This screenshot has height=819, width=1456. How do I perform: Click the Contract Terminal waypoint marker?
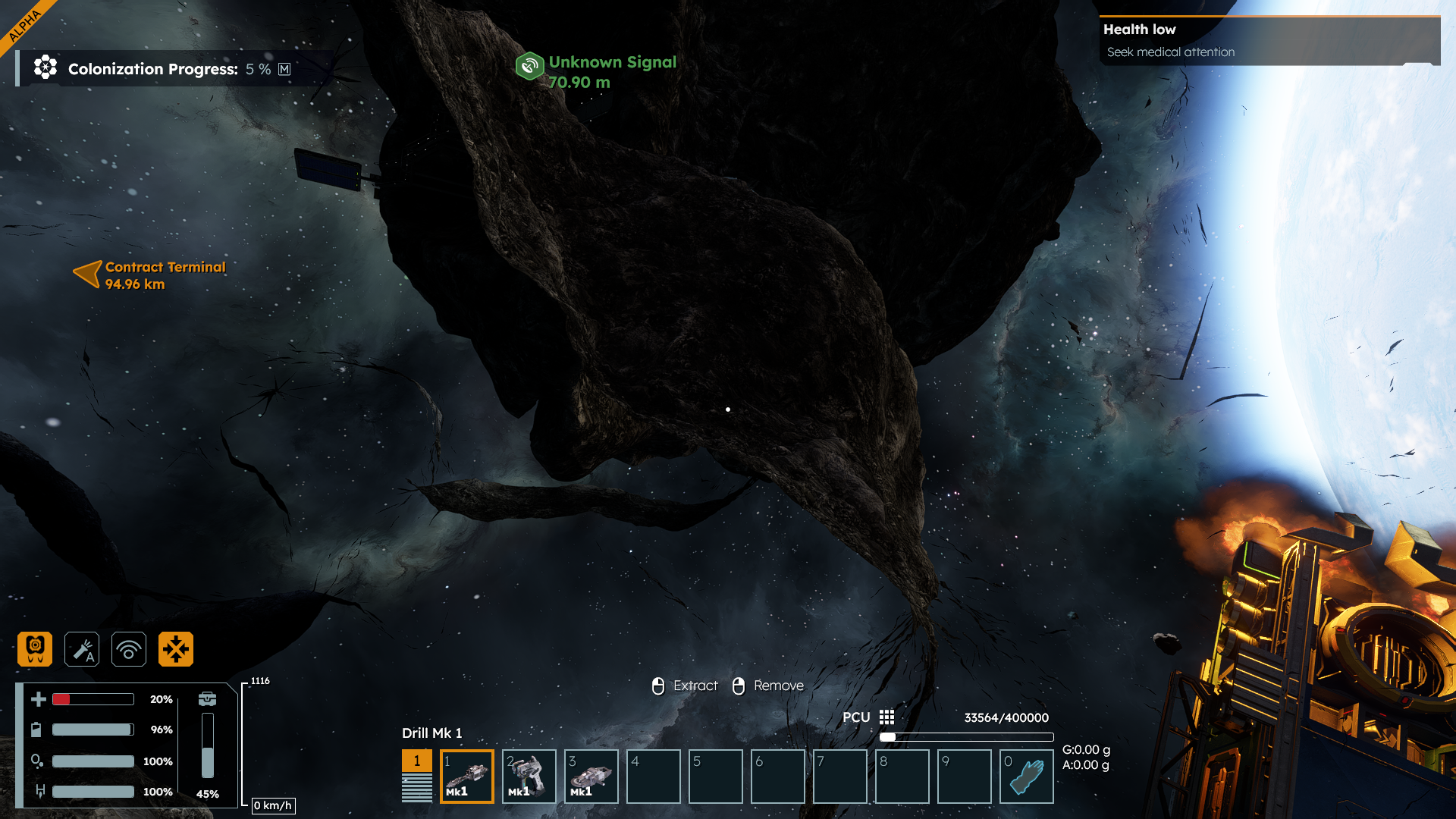tap(88, 274)
